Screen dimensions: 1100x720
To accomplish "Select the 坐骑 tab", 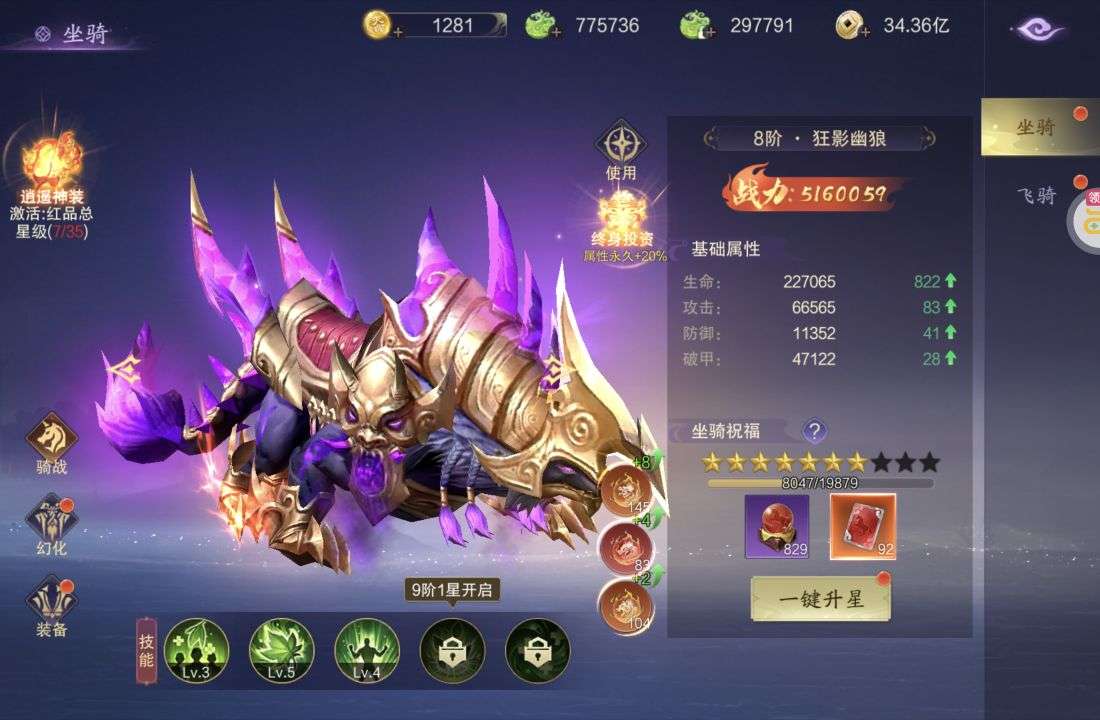I will (x=1037, y=127).
